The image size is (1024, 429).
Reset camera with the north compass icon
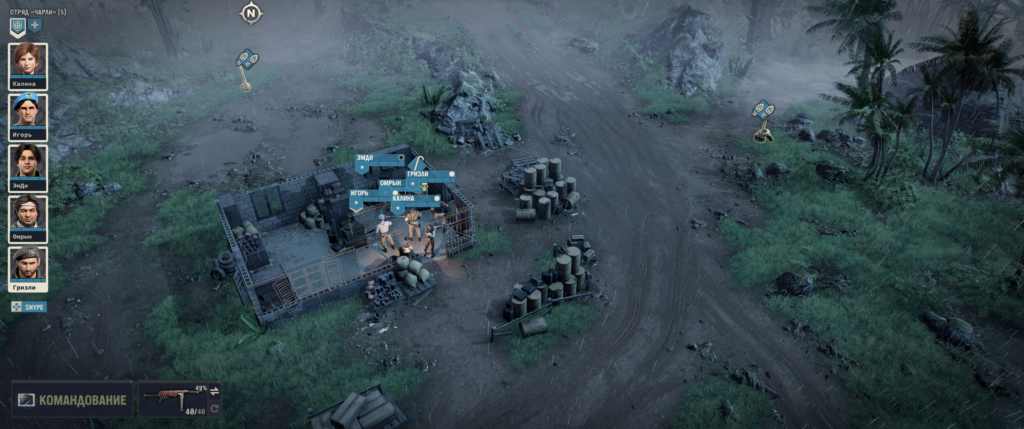[x=250, y=14]
